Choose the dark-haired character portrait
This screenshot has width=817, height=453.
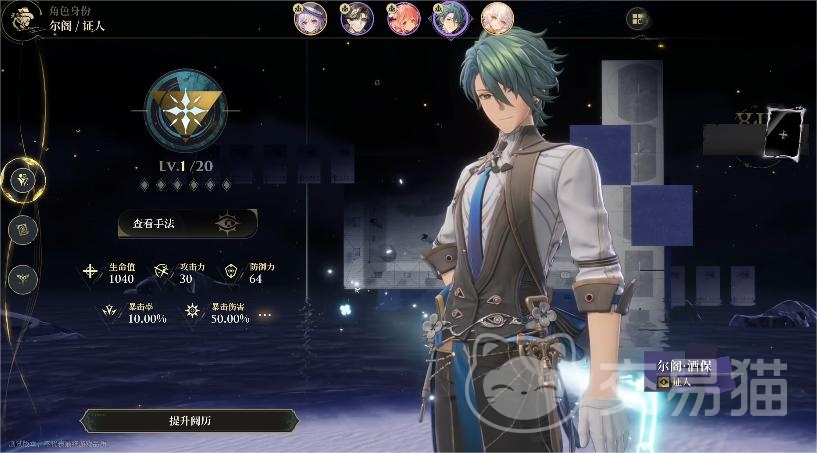(x=357, y=18)
